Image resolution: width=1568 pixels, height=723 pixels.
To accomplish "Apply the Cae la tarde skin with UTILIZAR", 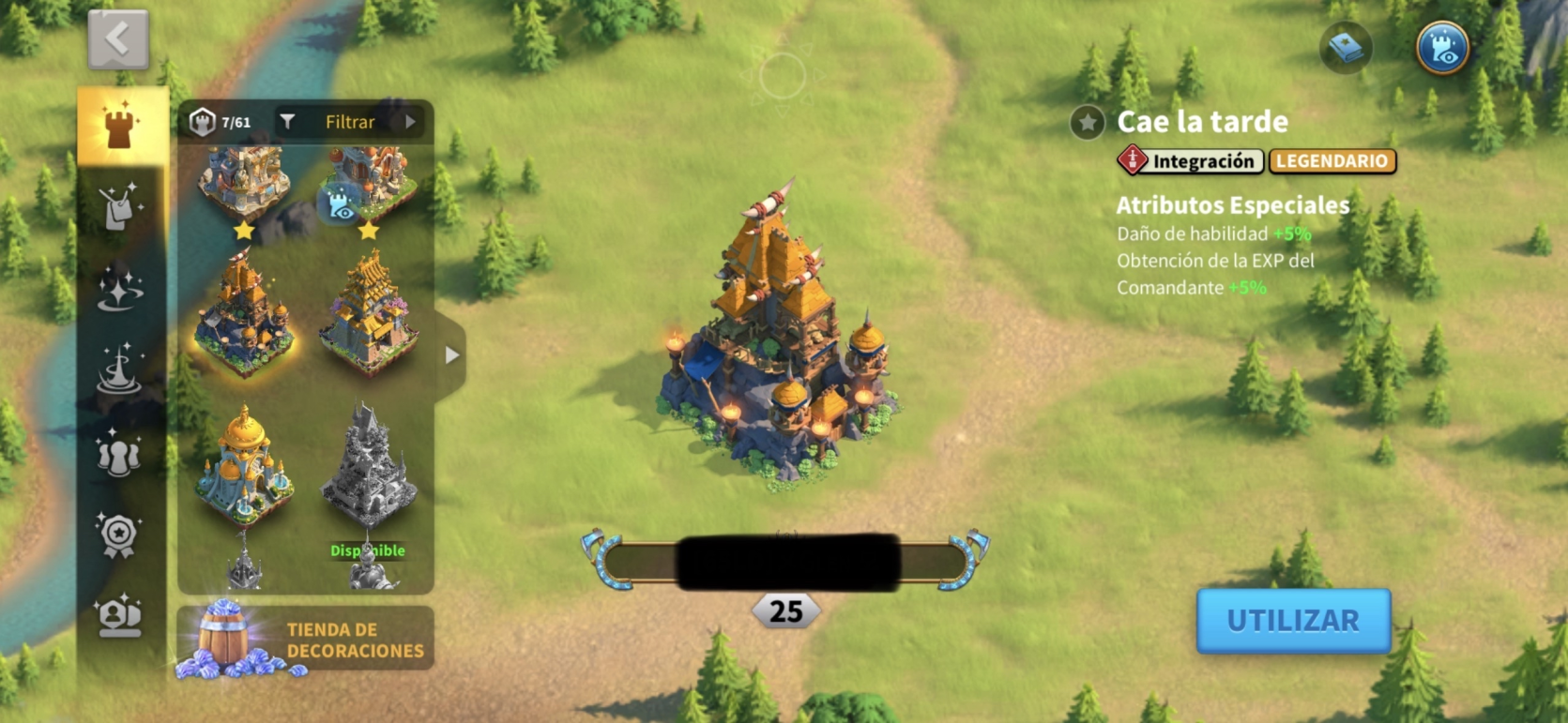I will [1293, 620].
